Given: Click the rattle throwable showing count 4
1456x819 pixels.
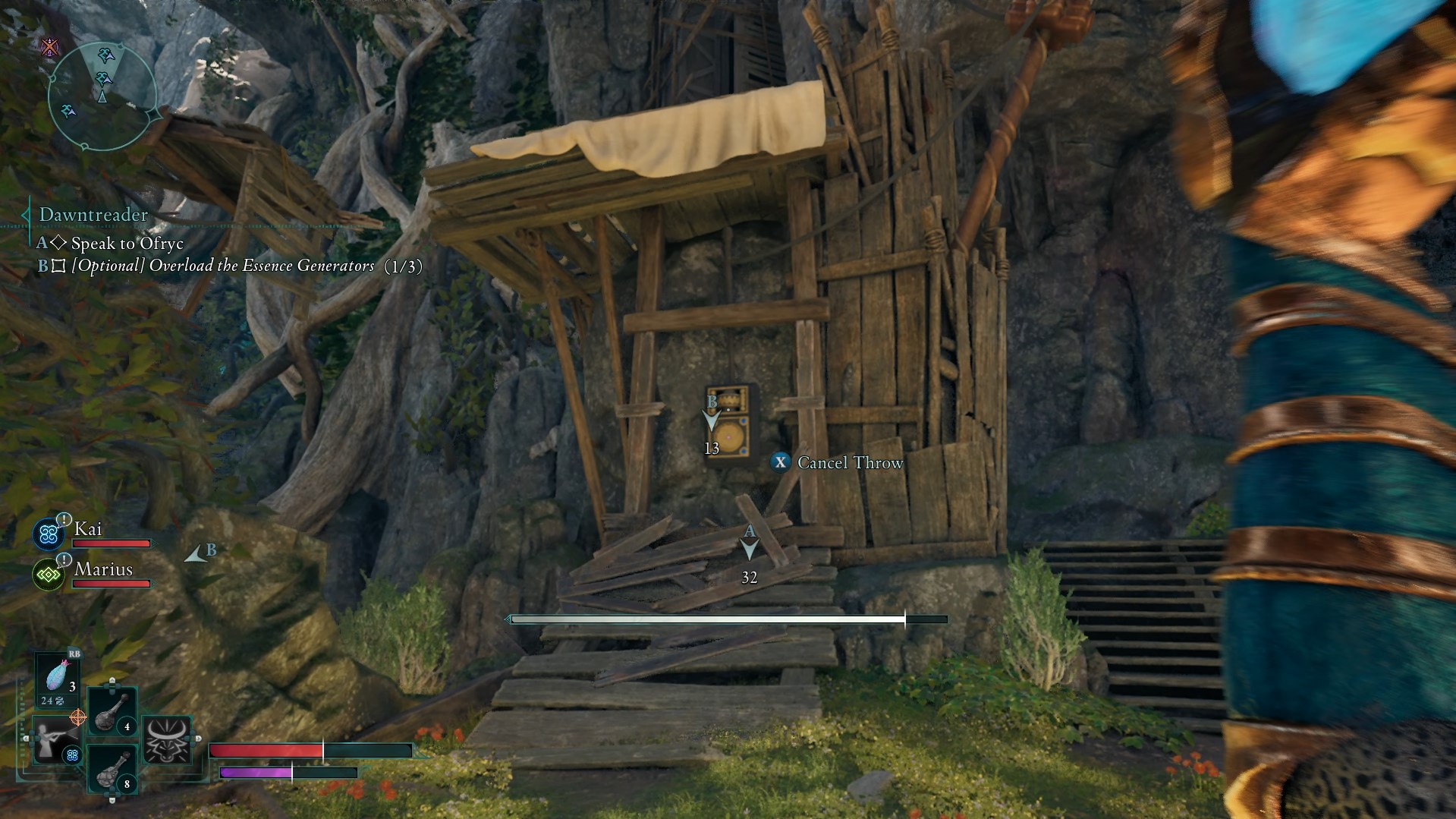Looking at the screenshot, I should [x=113, y=712].
